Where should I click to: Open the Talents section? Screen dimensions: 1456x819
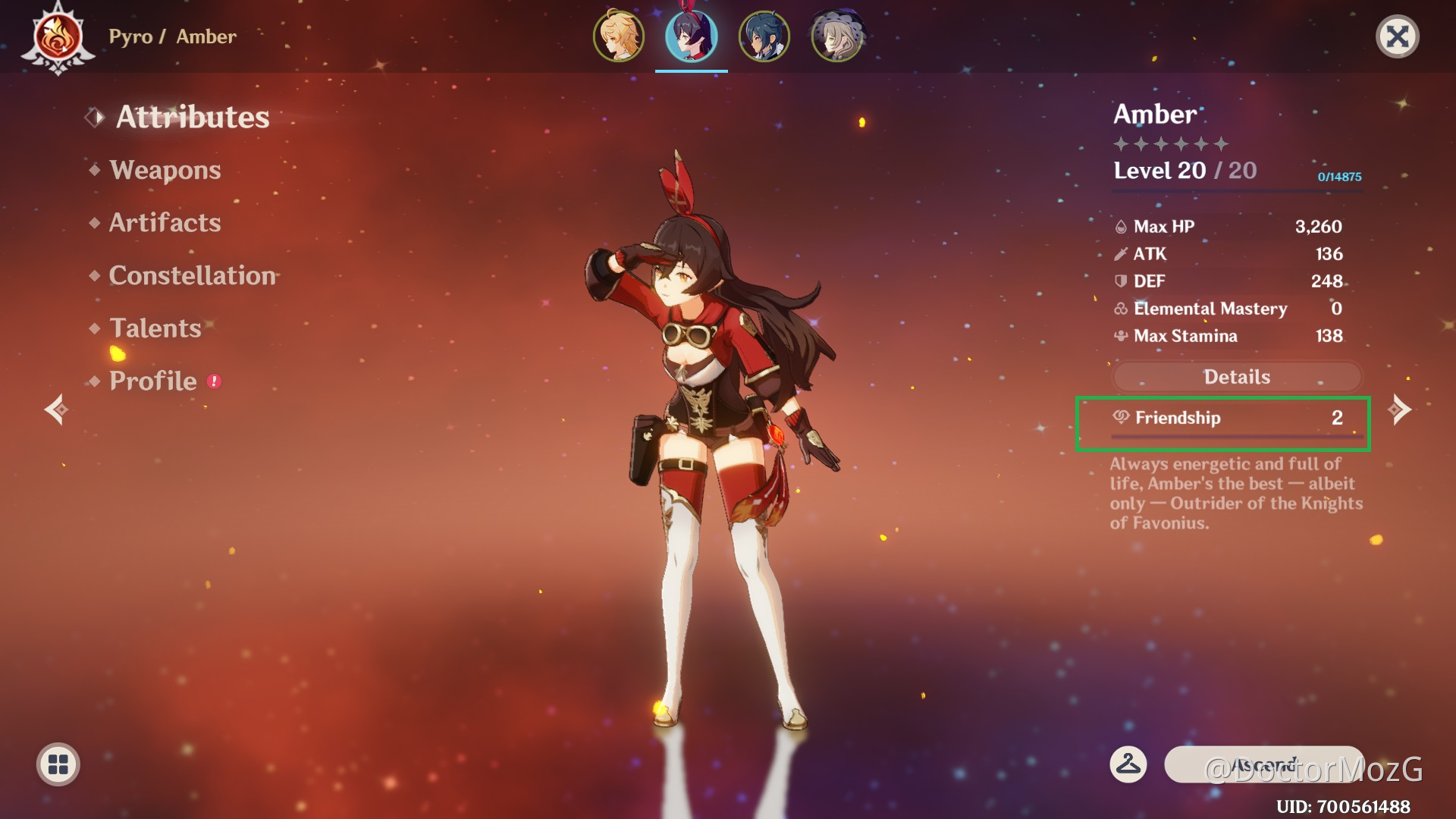coord(155,328)
